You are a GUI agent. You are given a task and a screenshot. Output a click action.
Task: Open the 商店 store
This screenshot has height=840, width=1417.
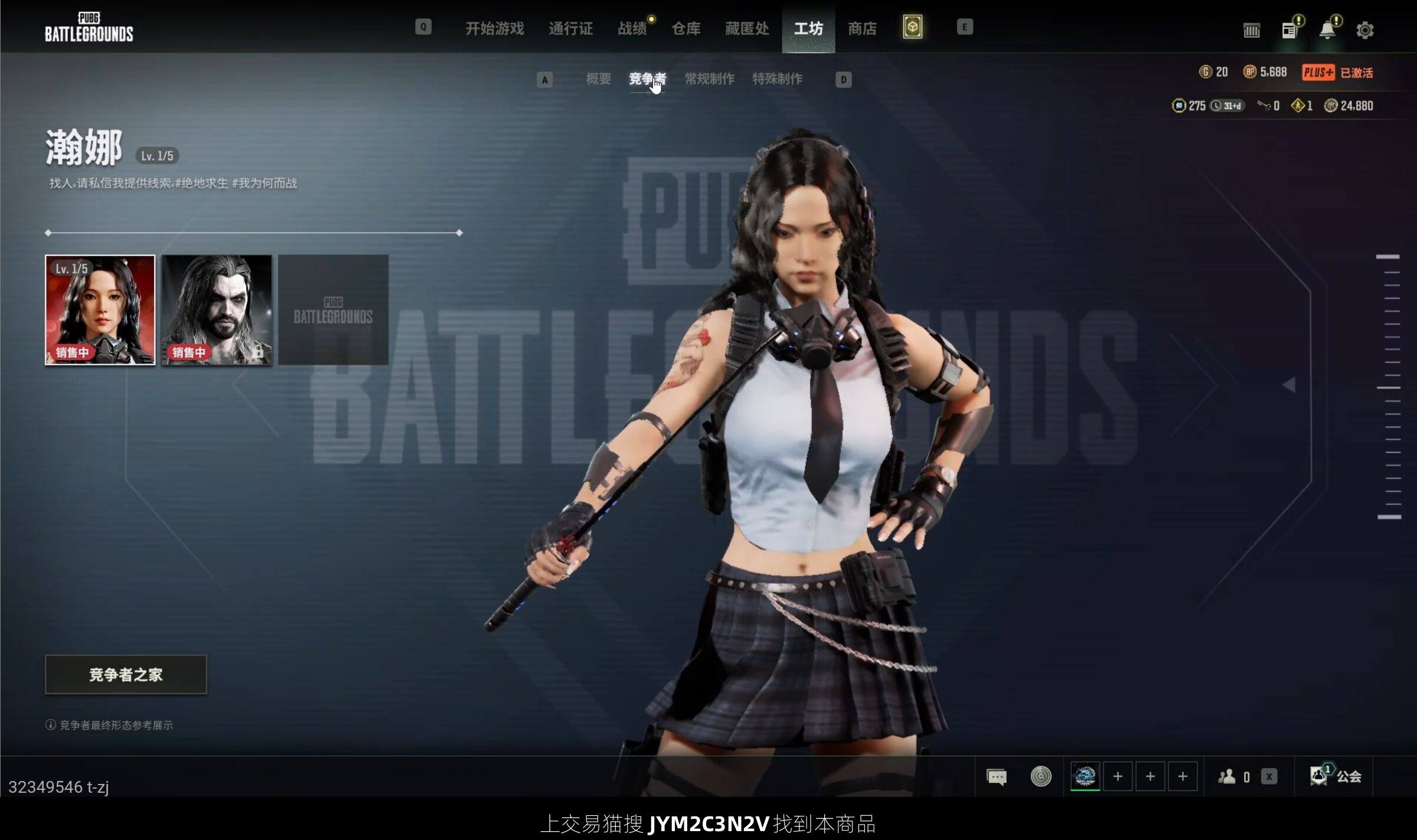click(x=862, y=28)
